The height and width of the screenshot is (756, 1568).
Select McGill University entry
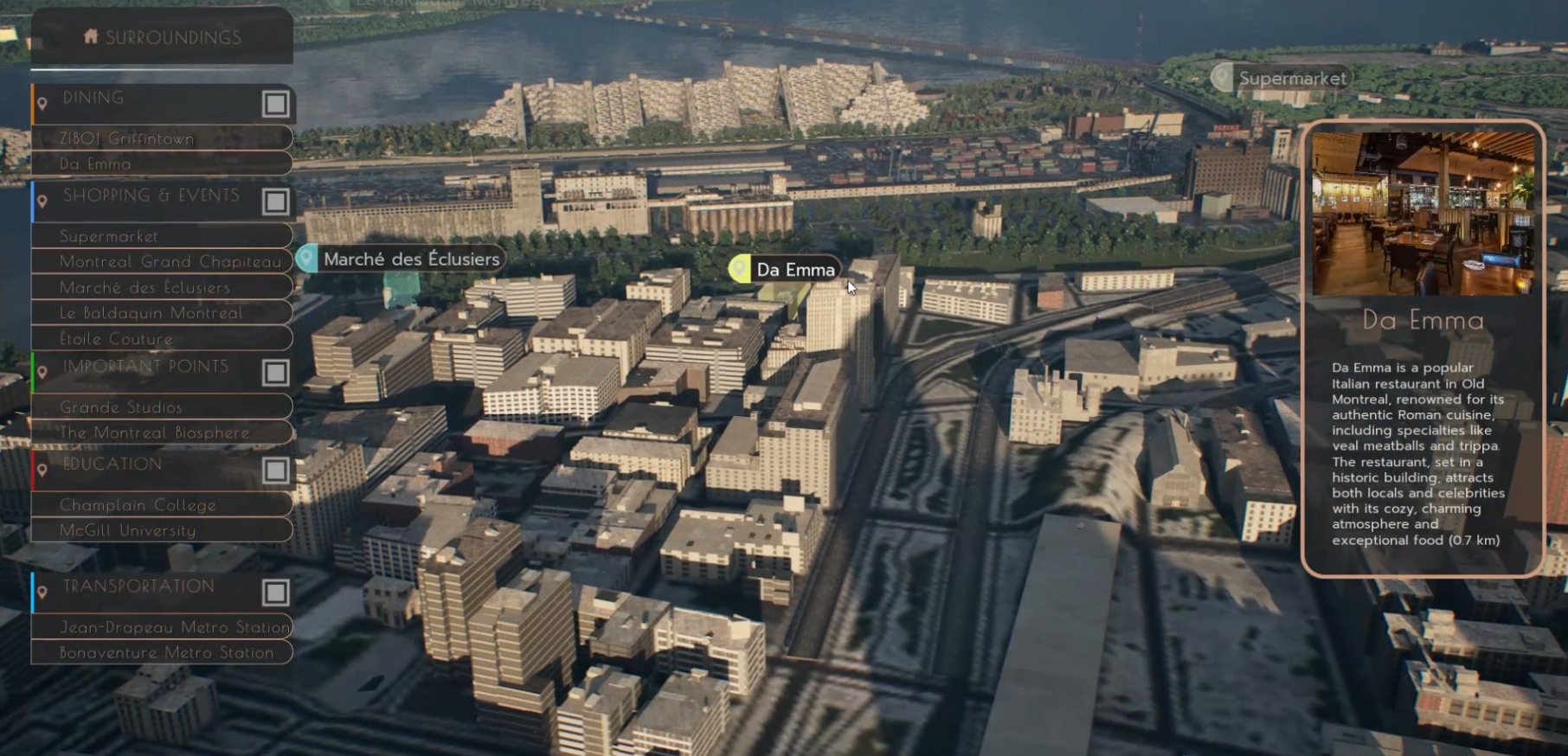162,530
